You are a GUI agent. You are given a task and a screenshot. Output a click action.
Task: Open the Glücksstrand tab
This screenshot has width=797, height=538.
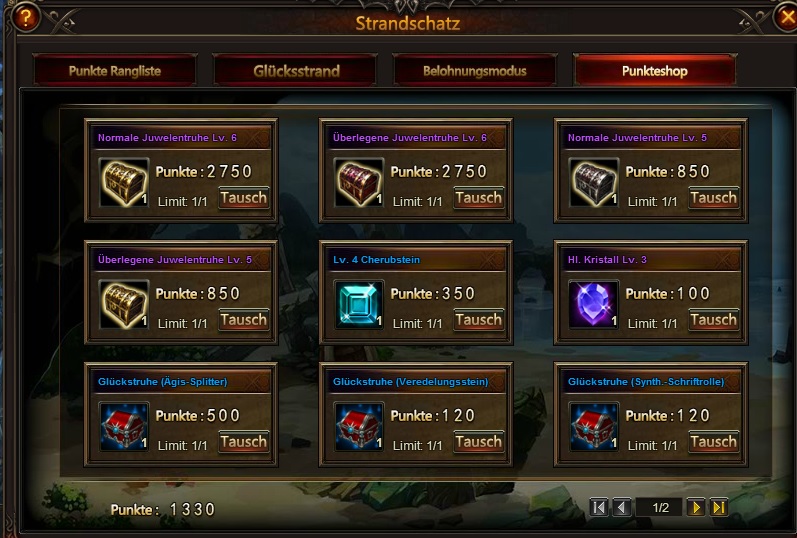296,71
